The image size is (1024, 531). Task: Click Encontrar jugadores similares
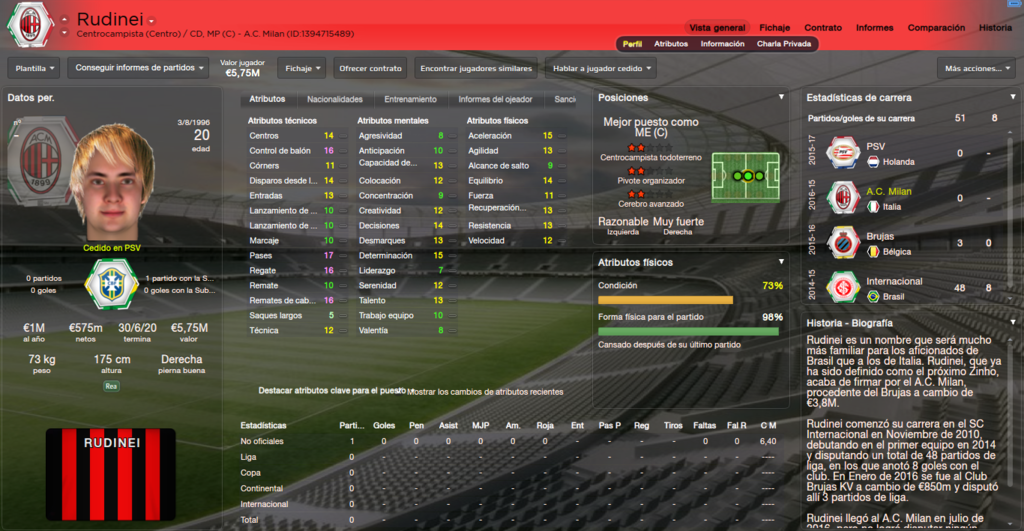pos(475,68)
